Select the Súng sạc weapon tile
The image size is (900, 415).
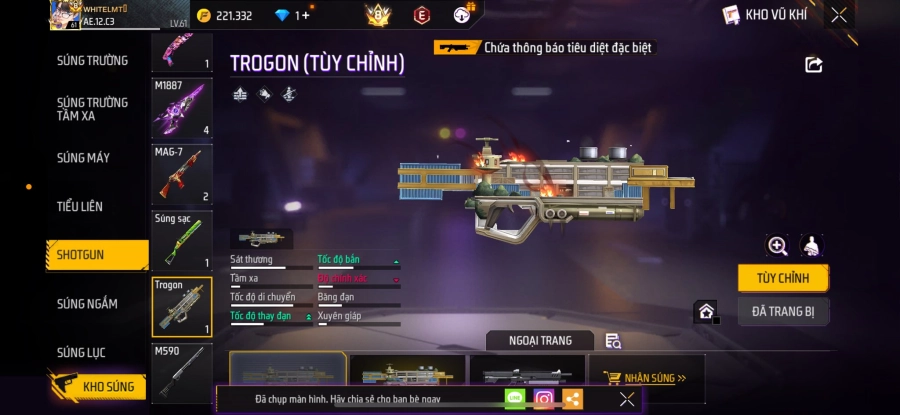coord(182,240)
